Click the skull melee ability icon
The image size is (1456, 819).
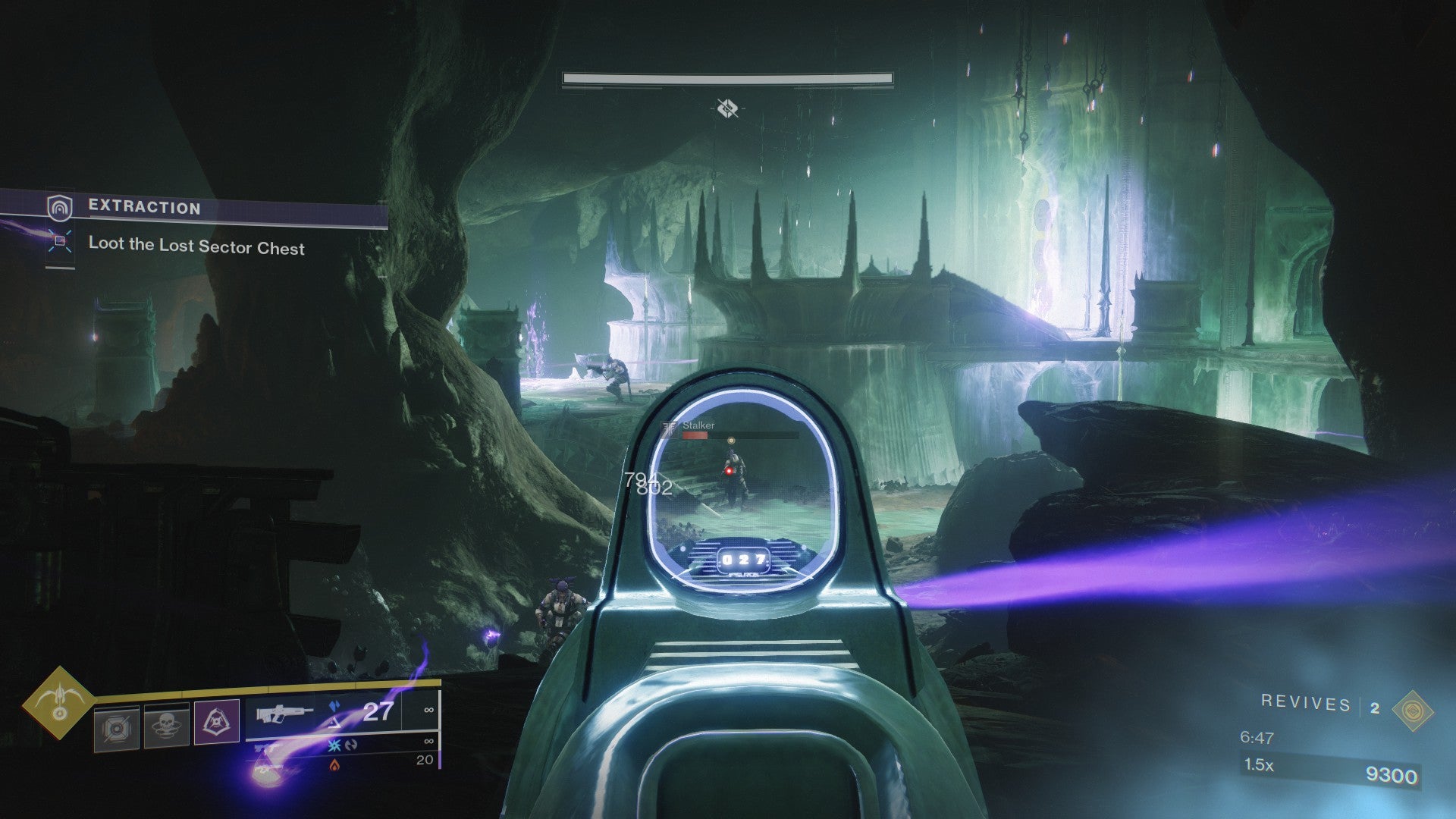click(167, 723)
